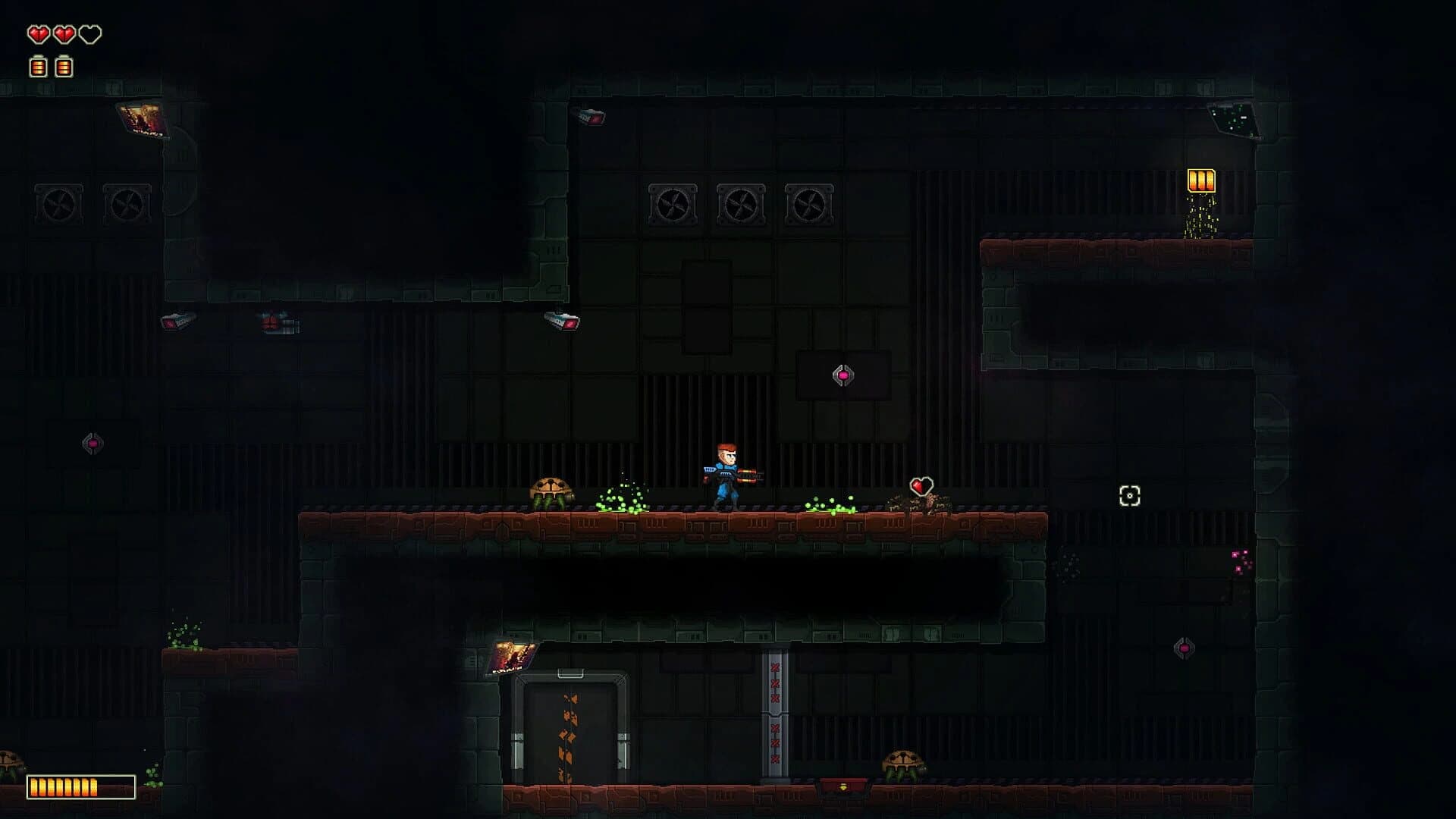This screenshot has width=1456, height=819.
Task: Click the glowing hatch above the door
Action: point(514,658)
